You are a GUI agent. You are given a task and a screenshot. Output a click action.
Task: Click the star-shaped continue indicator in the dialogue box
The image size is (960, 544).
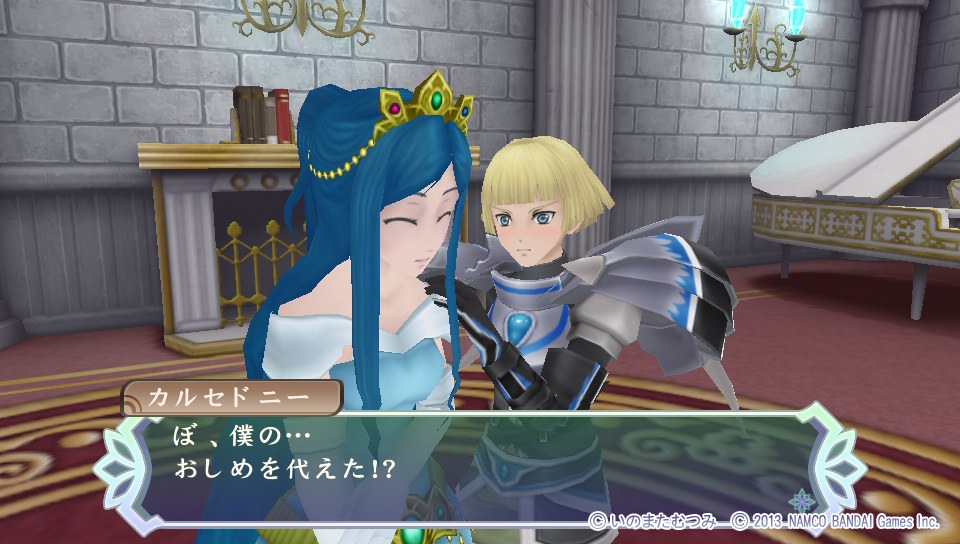tap(801, 500)
